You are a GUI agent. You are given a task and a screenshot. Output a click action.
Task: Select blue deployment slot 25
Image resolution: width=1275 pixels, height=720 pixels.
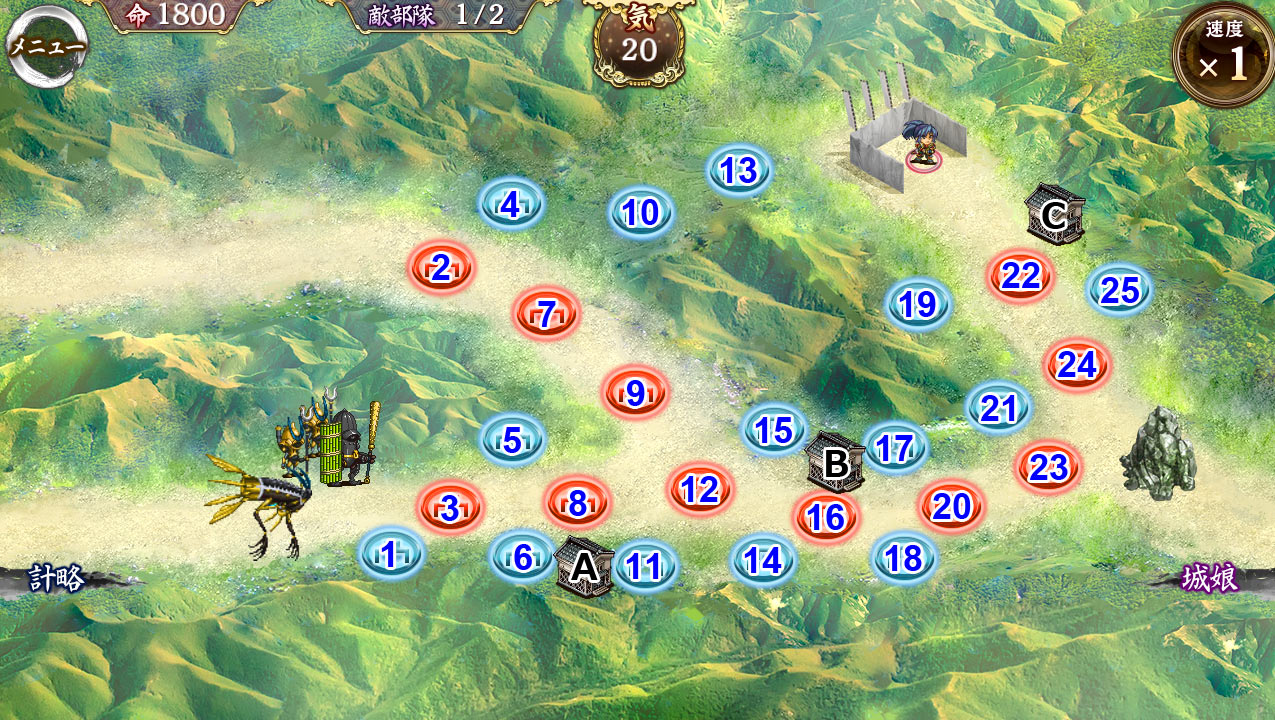(x=1120, y=290)
